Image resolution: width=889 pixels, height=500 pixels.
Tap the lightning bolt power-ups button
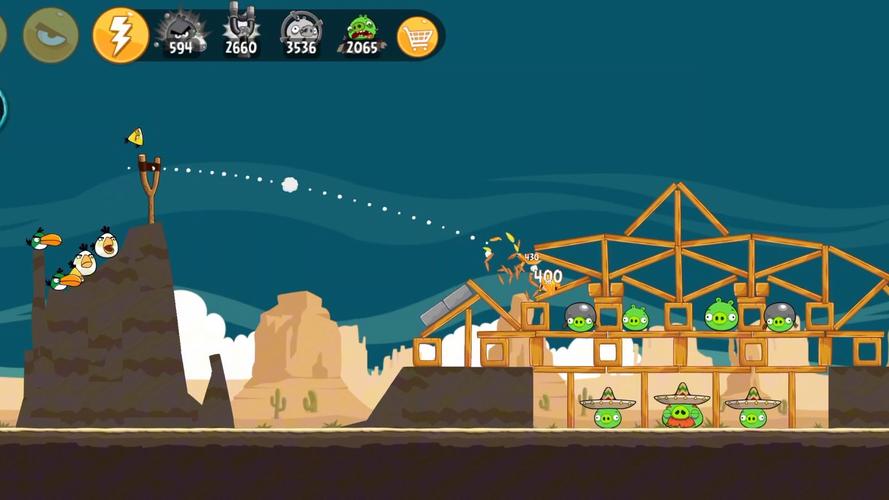click(x=120, y=35)
